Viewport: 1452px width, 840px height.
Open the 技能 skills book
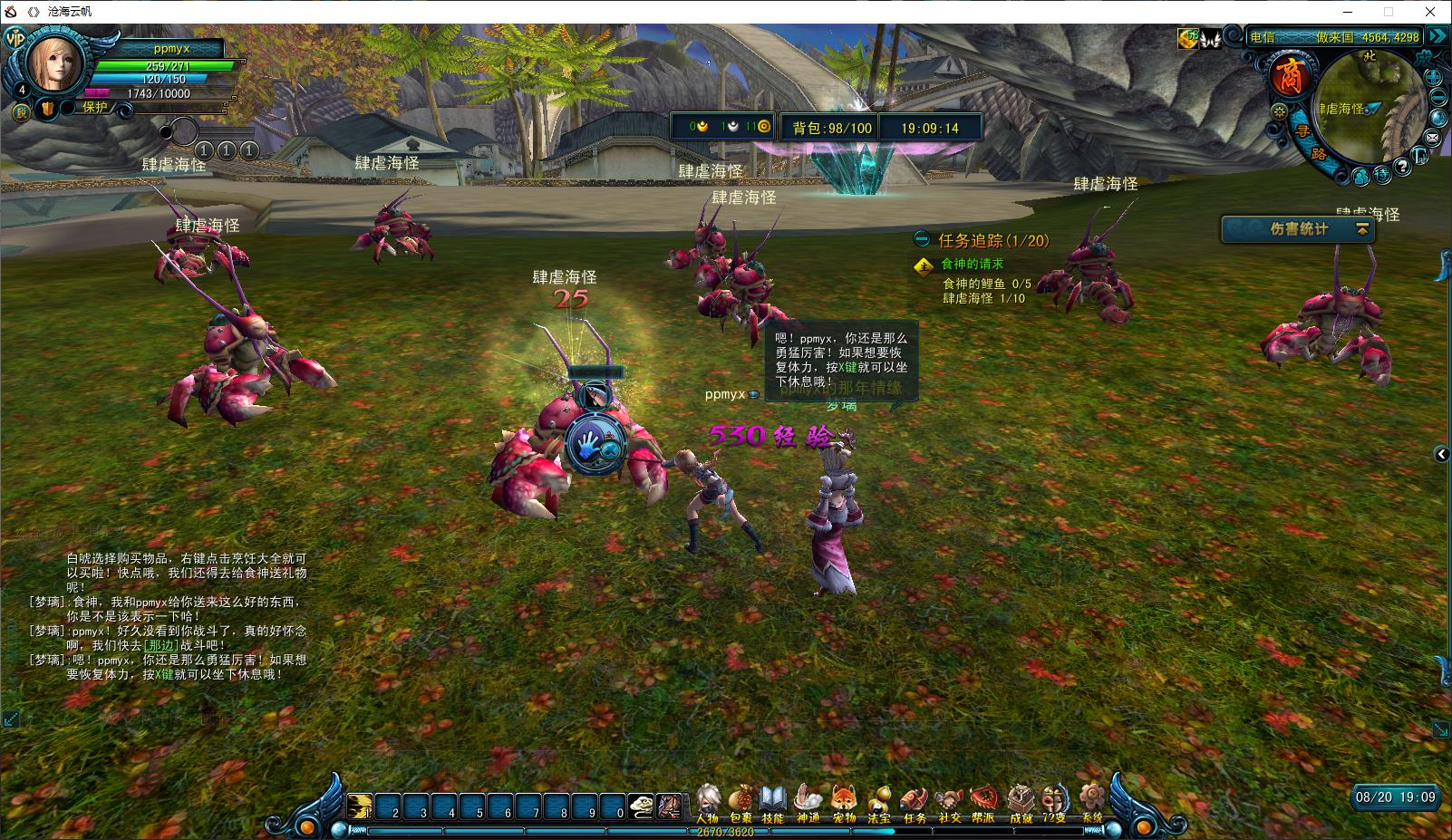773,802
